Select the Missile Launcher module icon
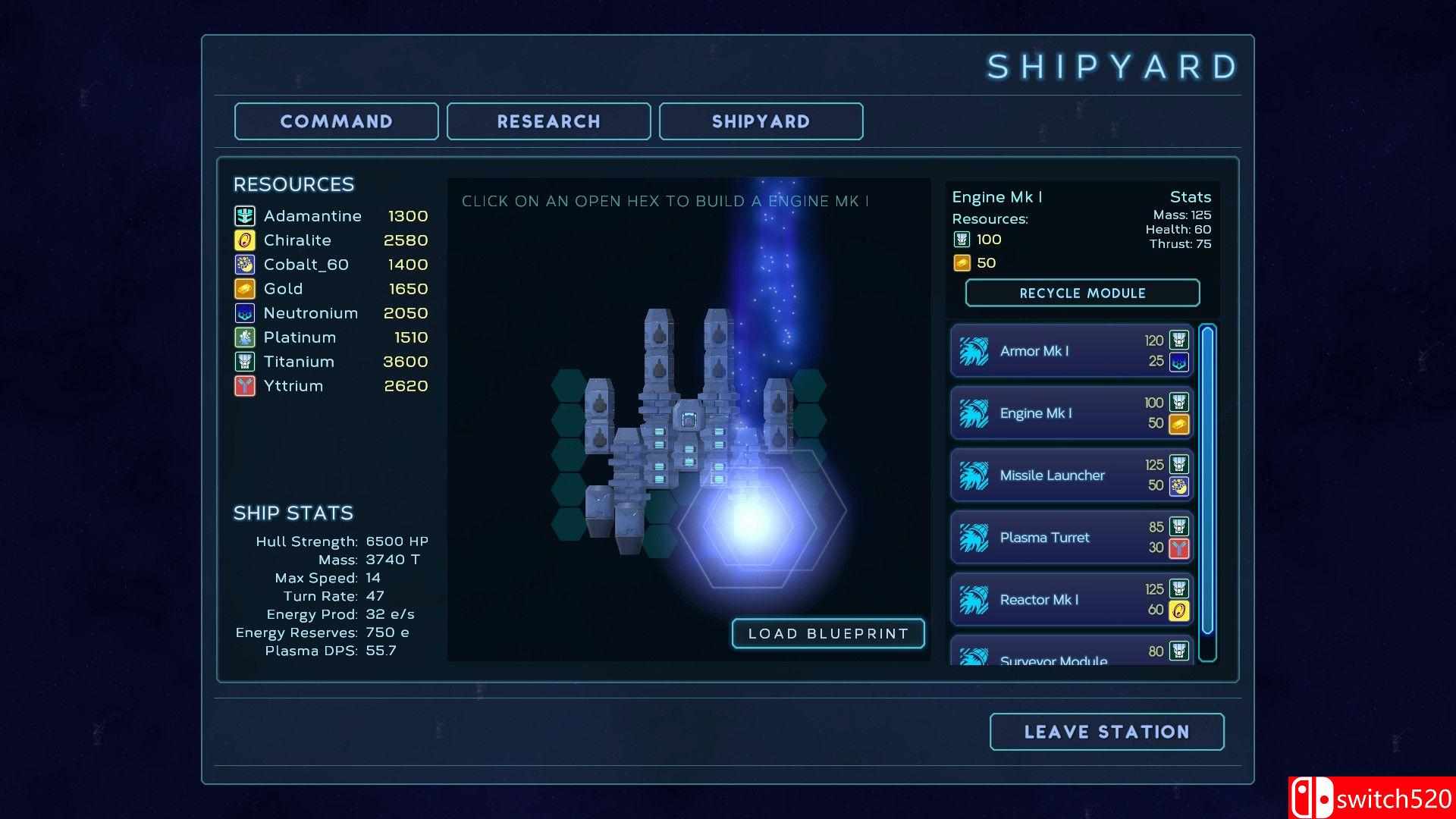The height and width of the screenshot is (819, 1456). click(x=976, y=475)
